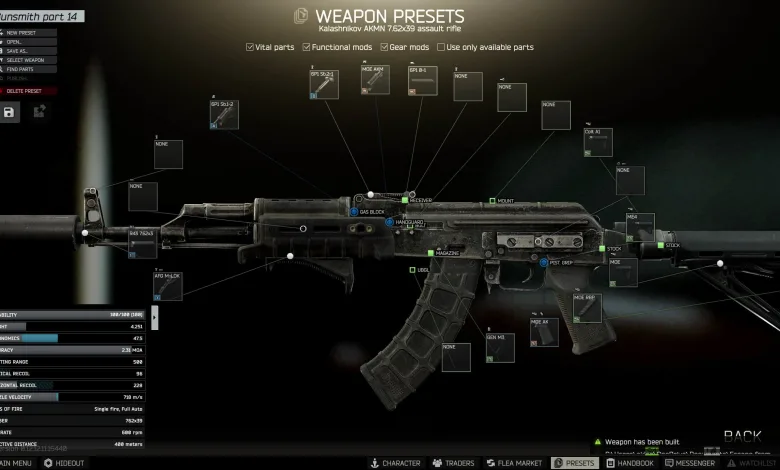Open the Handbook
The width and height of the screenshot is (780, 470).
point(629,463)
